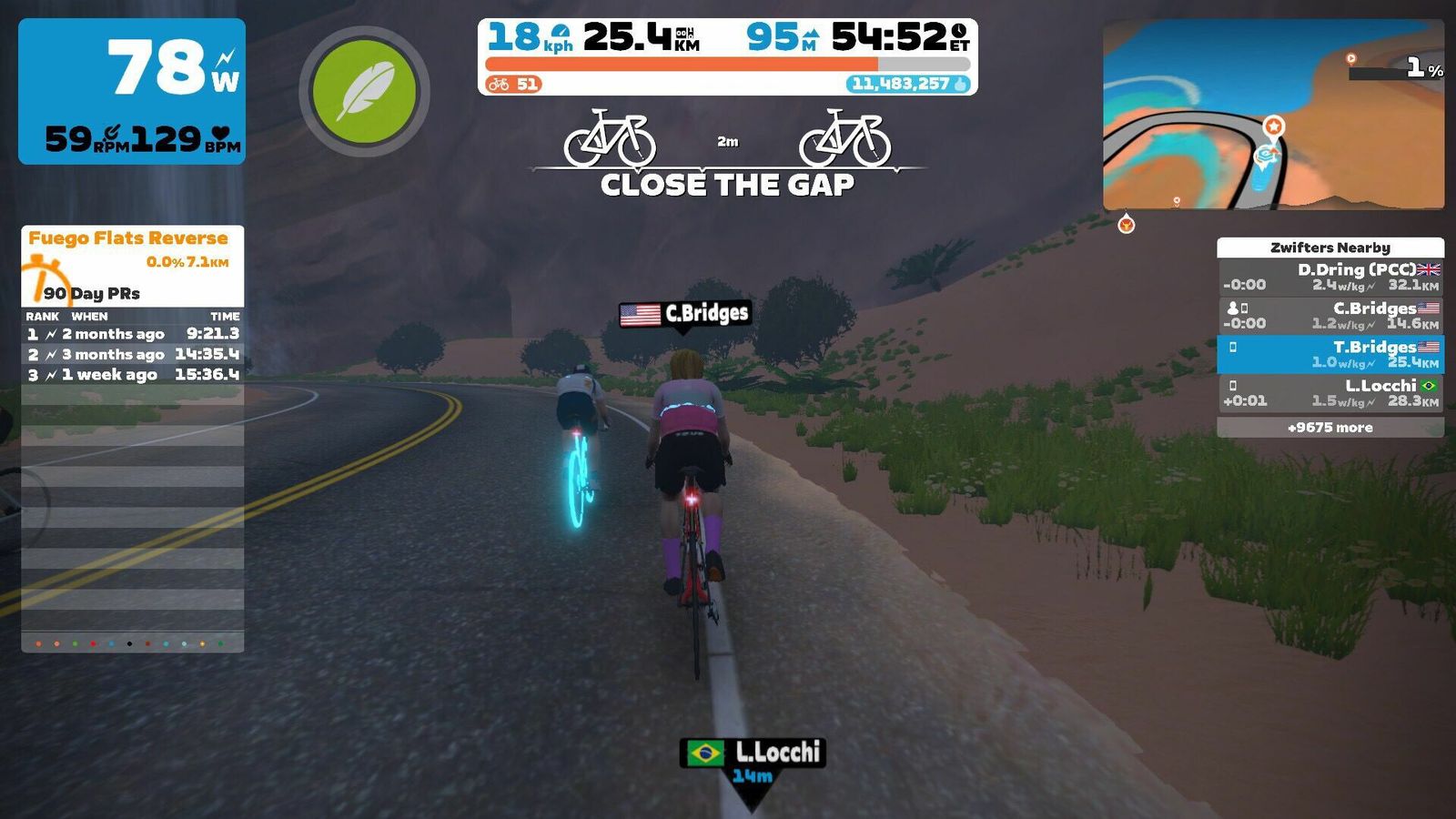Image resolution: width=1456 pixels, height=819 pixels.
Task: Select L.Locchi in the nearby riders list
Action: tap(1330, 393)
